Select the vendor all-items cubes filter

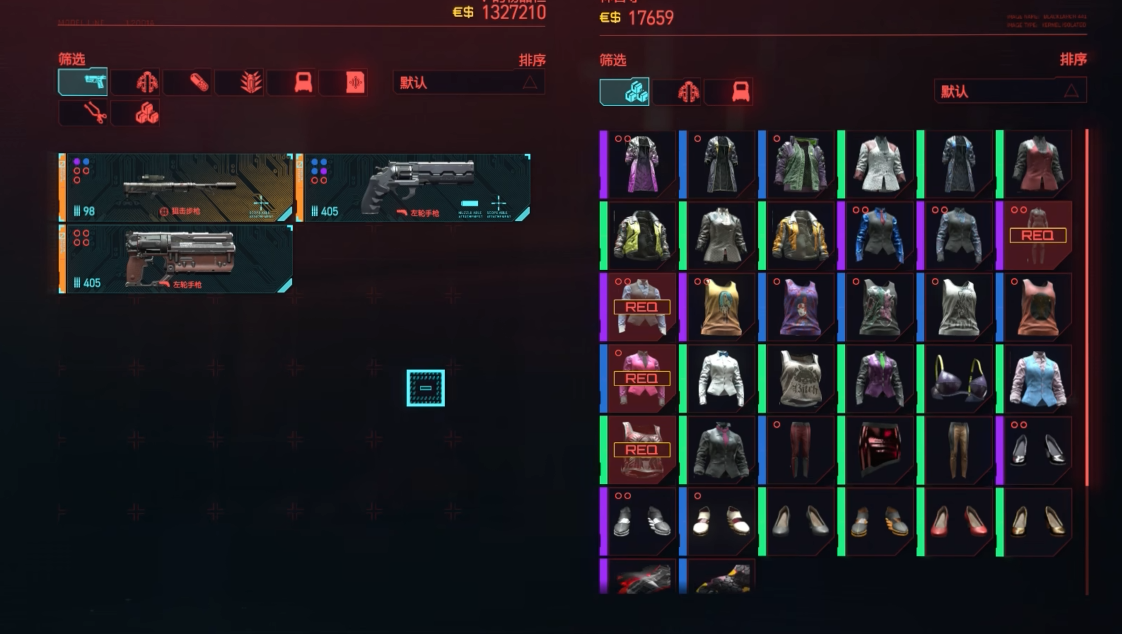coord(624,92)
